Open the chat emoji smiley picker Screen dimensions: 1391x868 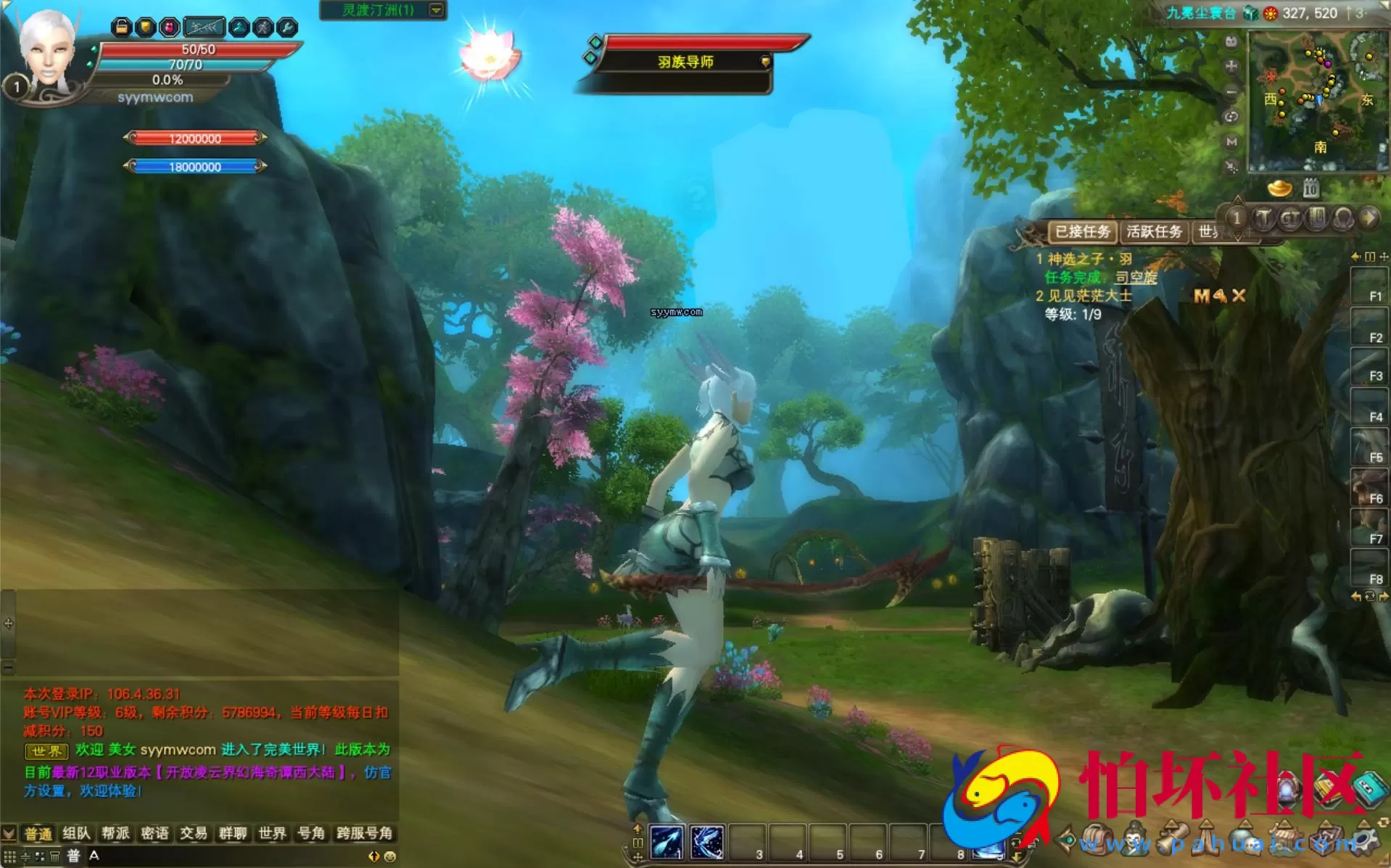(390, 856)
